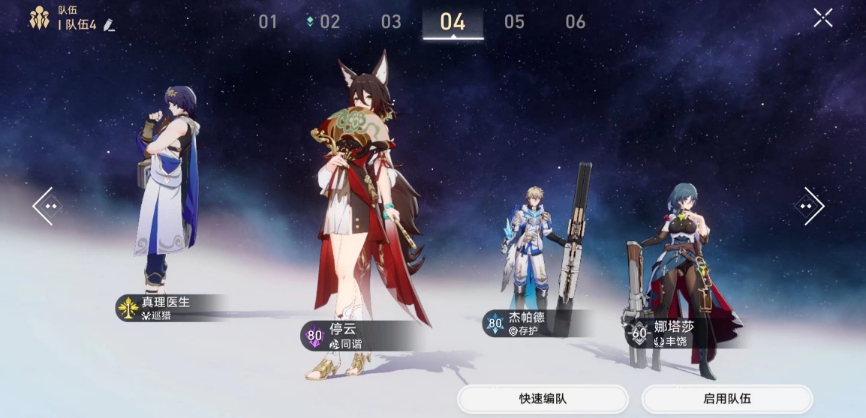Switch to team tab 02

click(329, 22)
